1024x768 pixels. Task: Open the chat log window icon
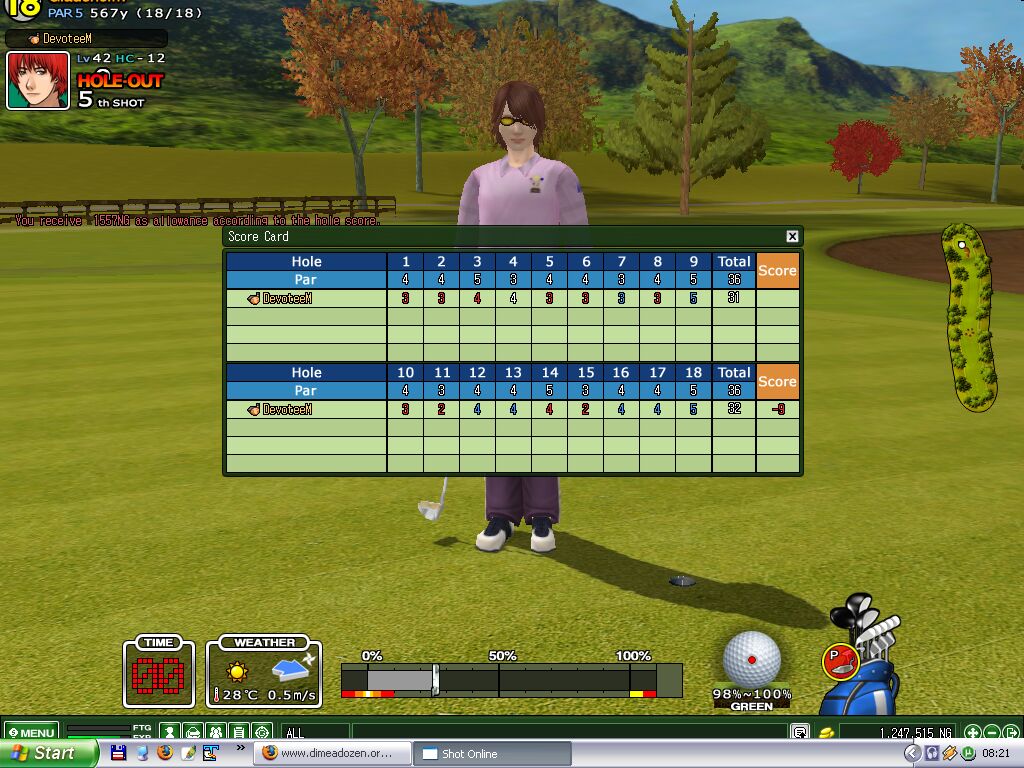800,732
